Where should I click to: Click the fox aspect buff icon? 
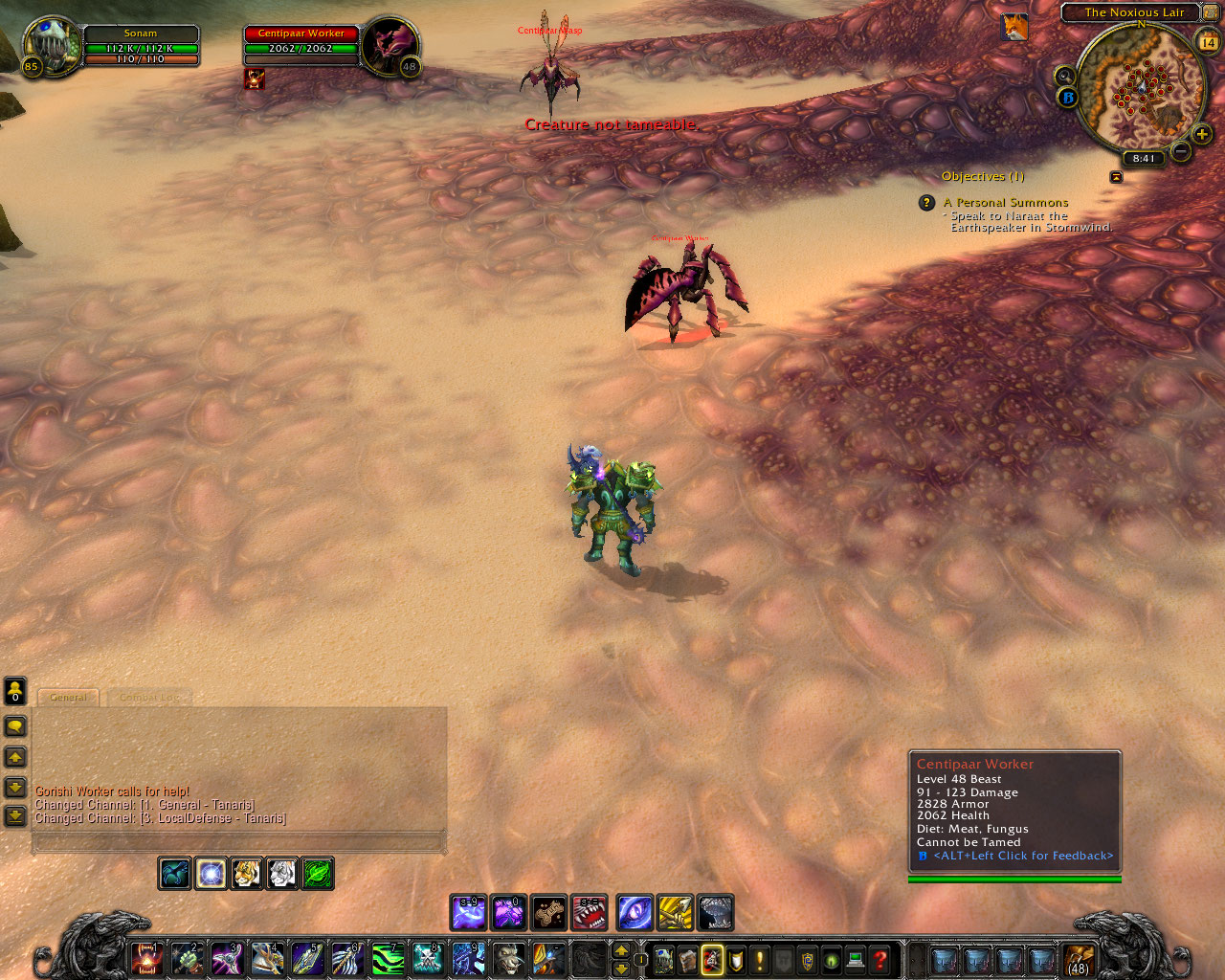click(x=1014, y=28)
